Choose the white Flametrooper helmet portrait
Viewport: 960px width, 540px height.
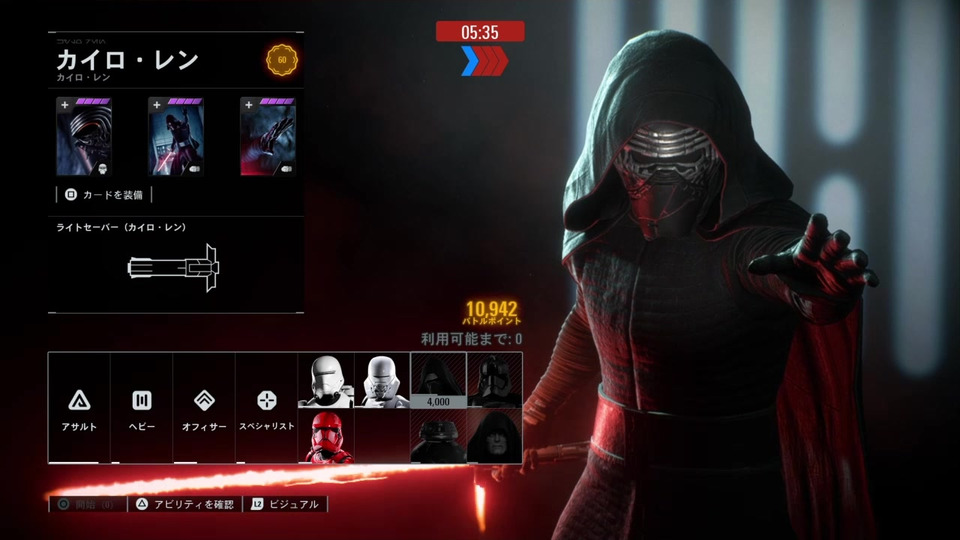coord(326,380)
